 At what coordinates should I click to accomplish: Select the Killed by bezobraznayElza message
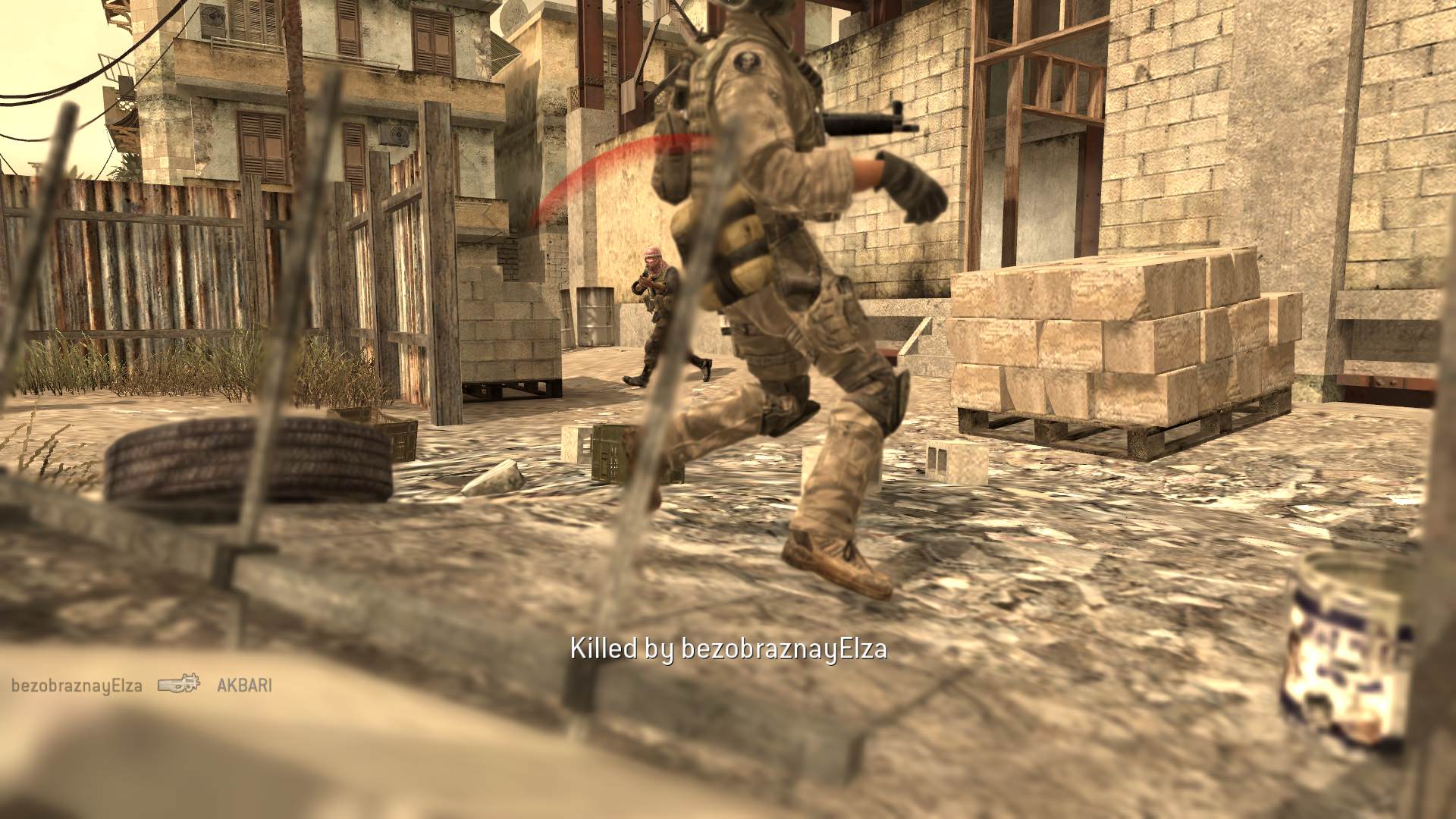[728, 648]
